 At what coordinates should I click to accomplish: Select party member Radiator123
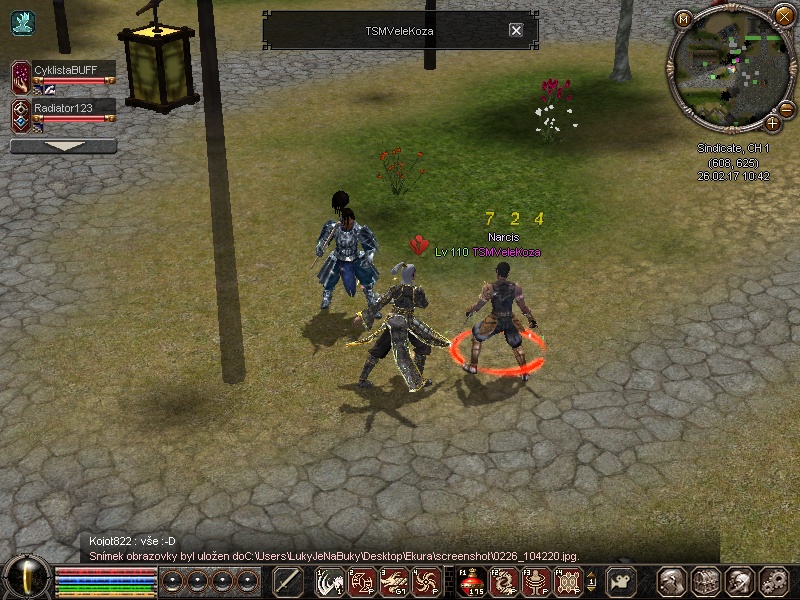(73, 106)
